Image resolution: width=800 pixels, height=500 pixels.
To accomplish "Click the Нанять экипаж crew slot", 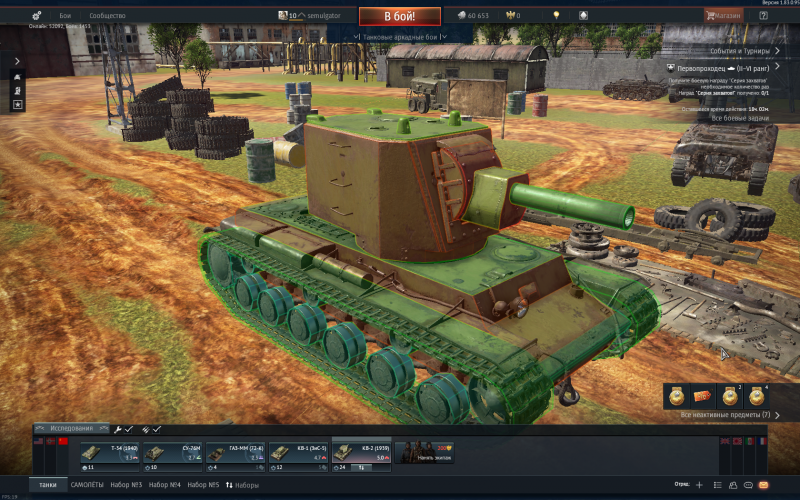I will pos(424,453).
